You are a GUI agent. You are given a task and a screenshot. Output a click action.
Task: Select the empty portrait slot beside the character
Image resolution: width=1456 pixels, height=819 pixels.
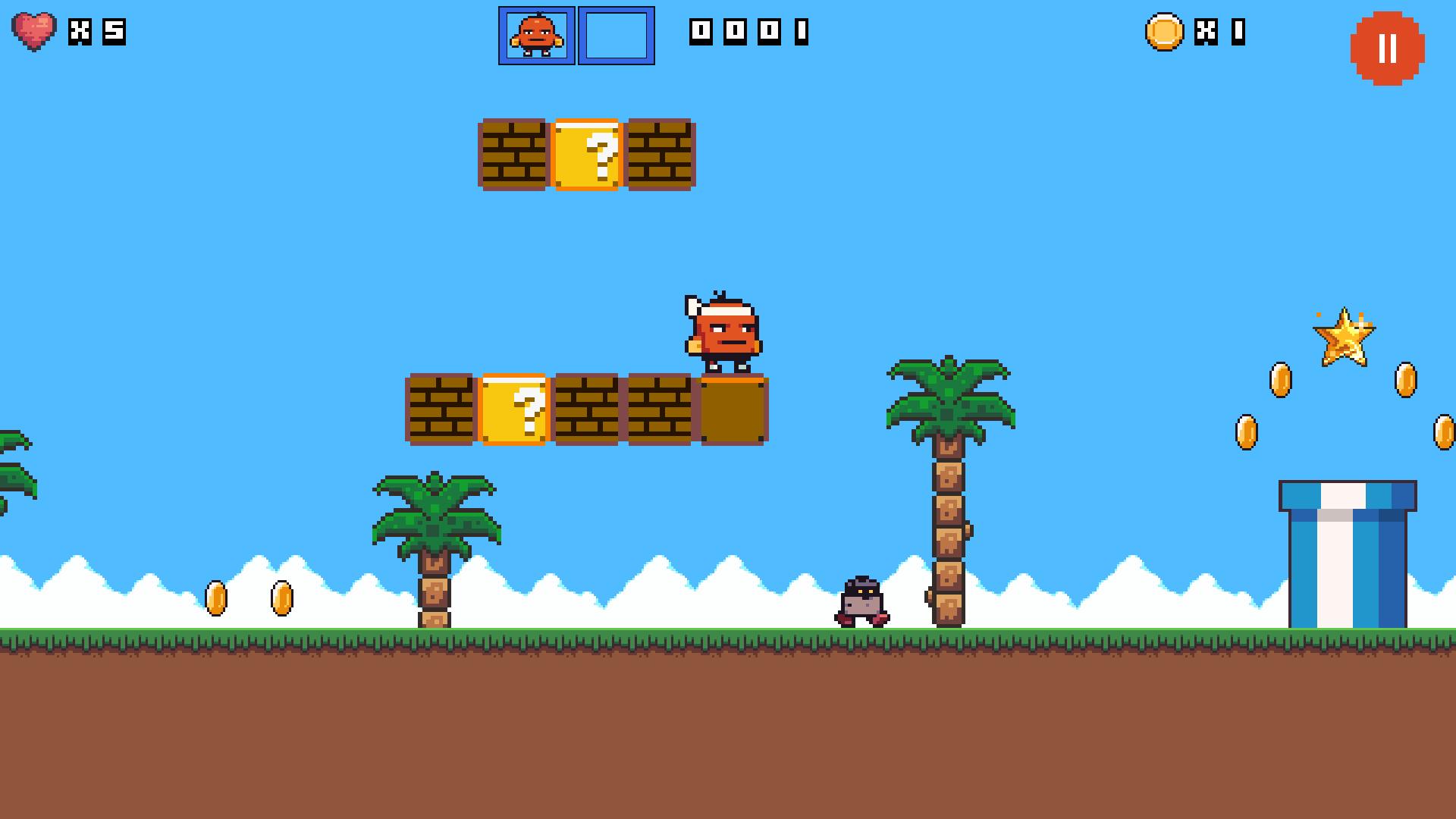point(616,34)
